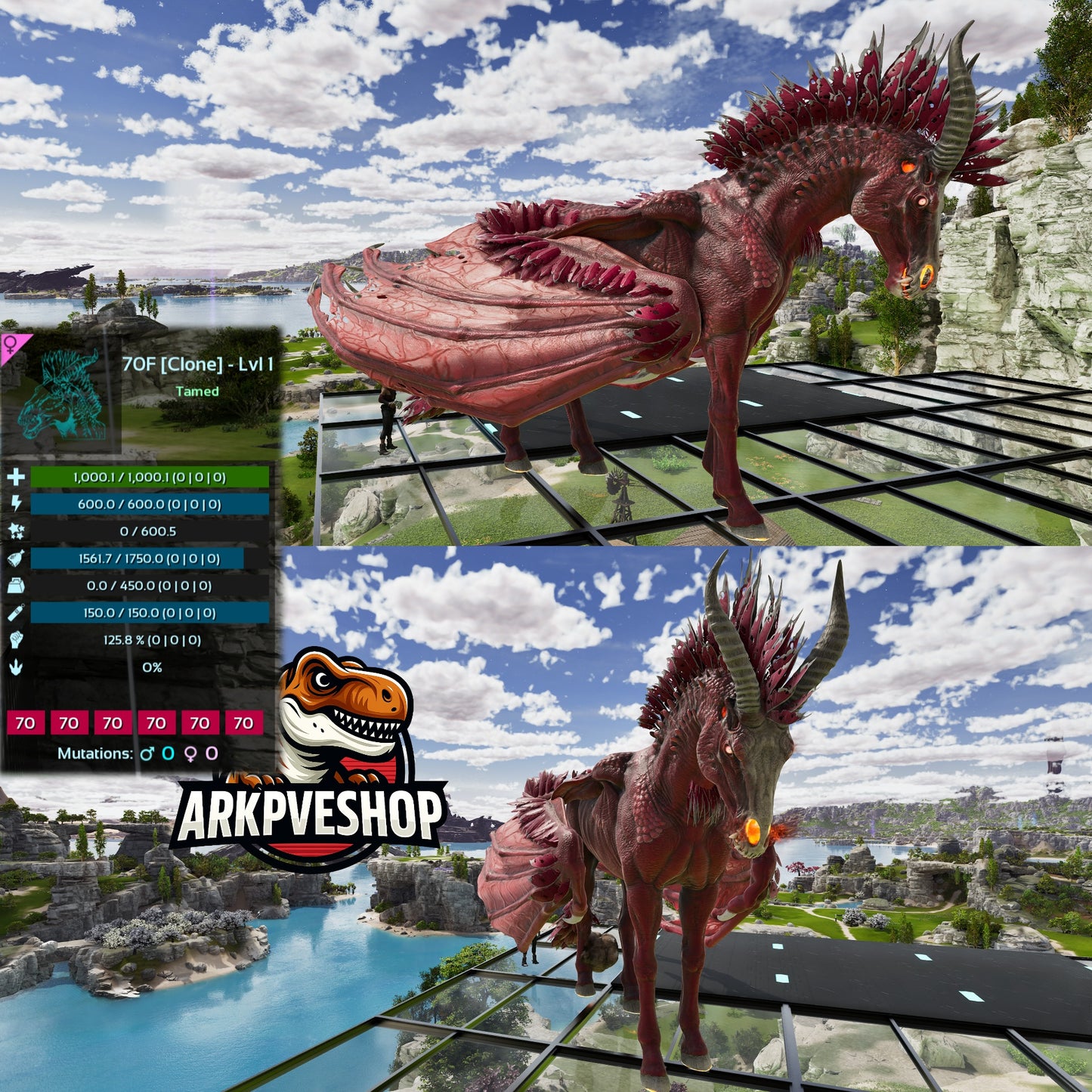Click the teal creature portrait thumbnail
The width and height of the screenshot is (1092, 1092).
pyautogui.click(x=62, y=393)
